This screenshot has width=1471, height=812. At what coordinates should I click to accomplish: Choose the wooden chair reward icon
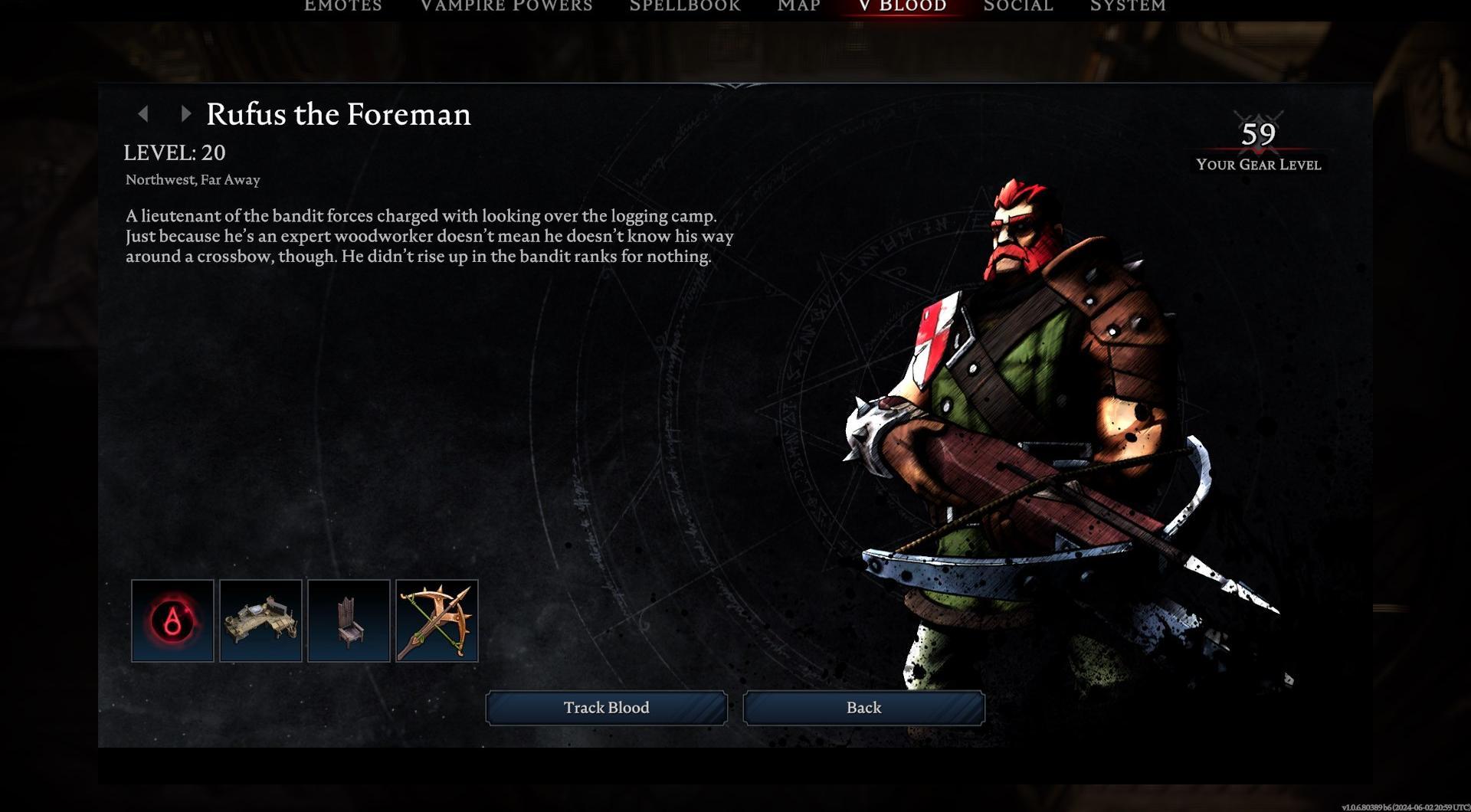(x=349, y=620)
